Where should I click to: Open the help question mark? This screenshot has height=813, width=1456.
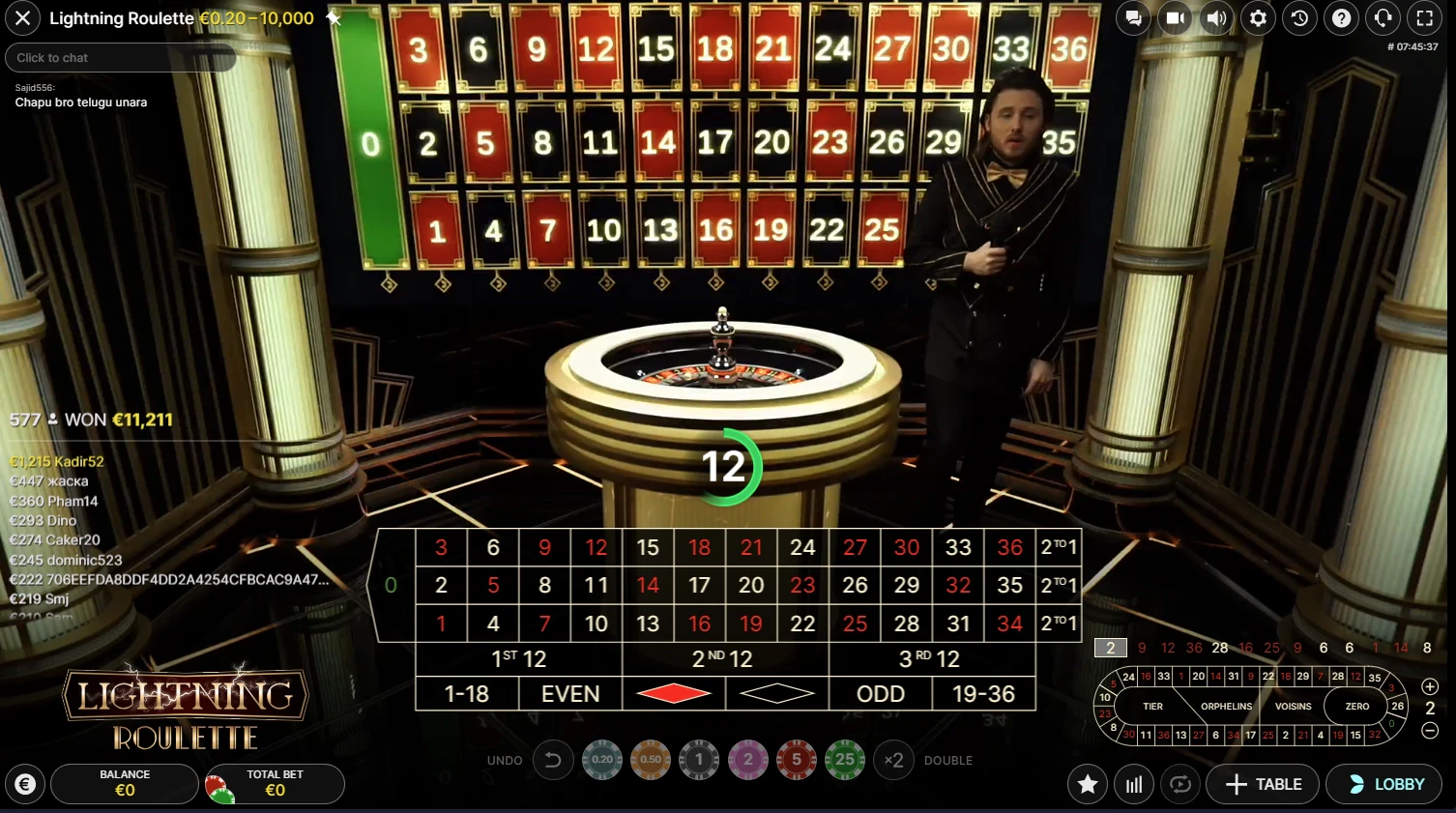[1341, 18]
